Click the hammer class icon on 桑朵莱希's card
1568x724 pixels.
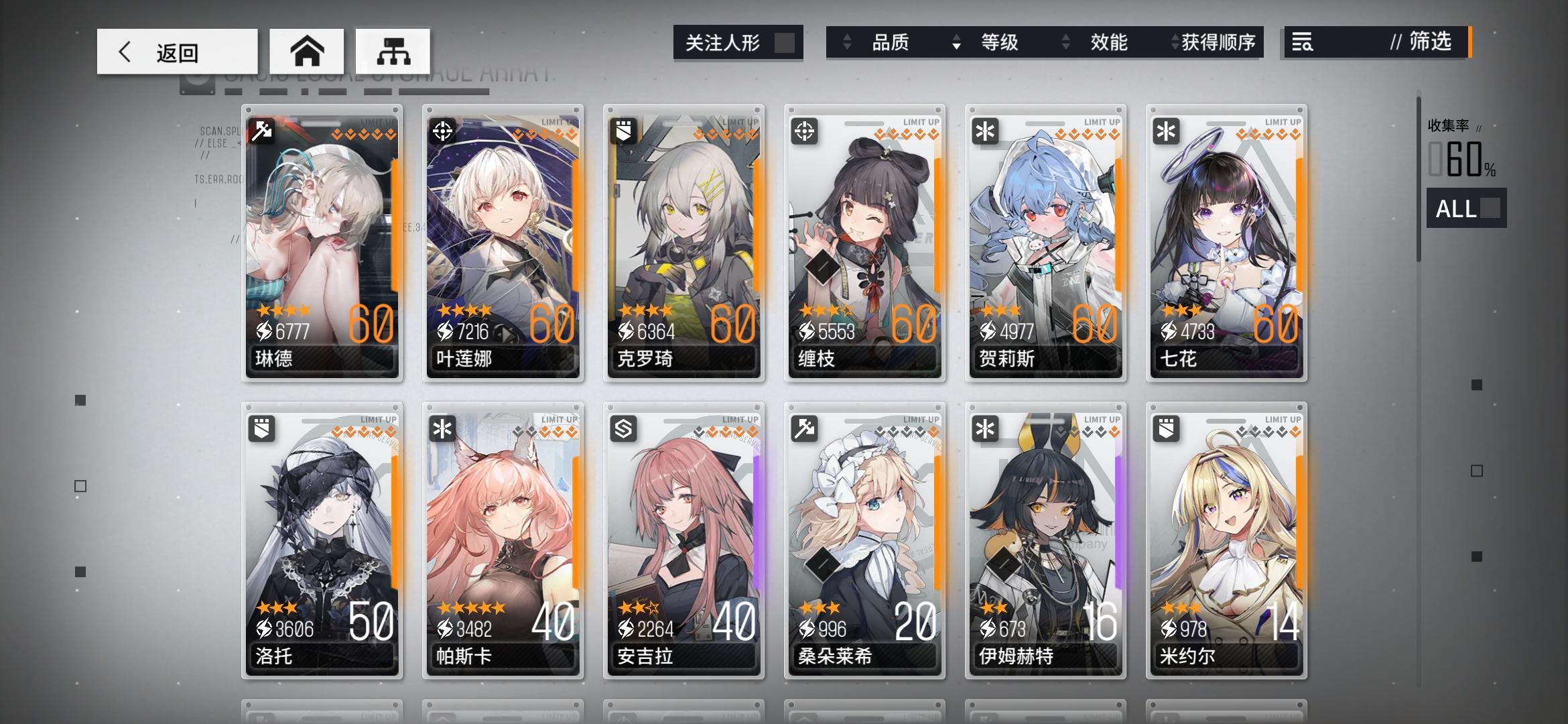(803, 430)
